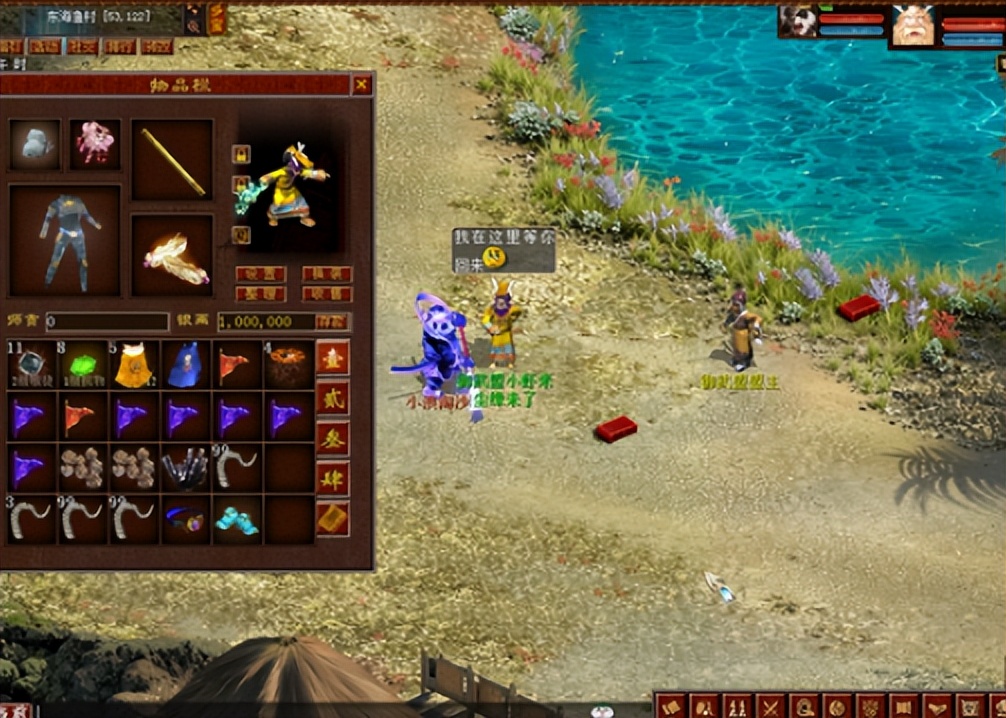Switch to inventory page 贰
The width and height of the screenshot is (1006, 718).
coord(333,399)
